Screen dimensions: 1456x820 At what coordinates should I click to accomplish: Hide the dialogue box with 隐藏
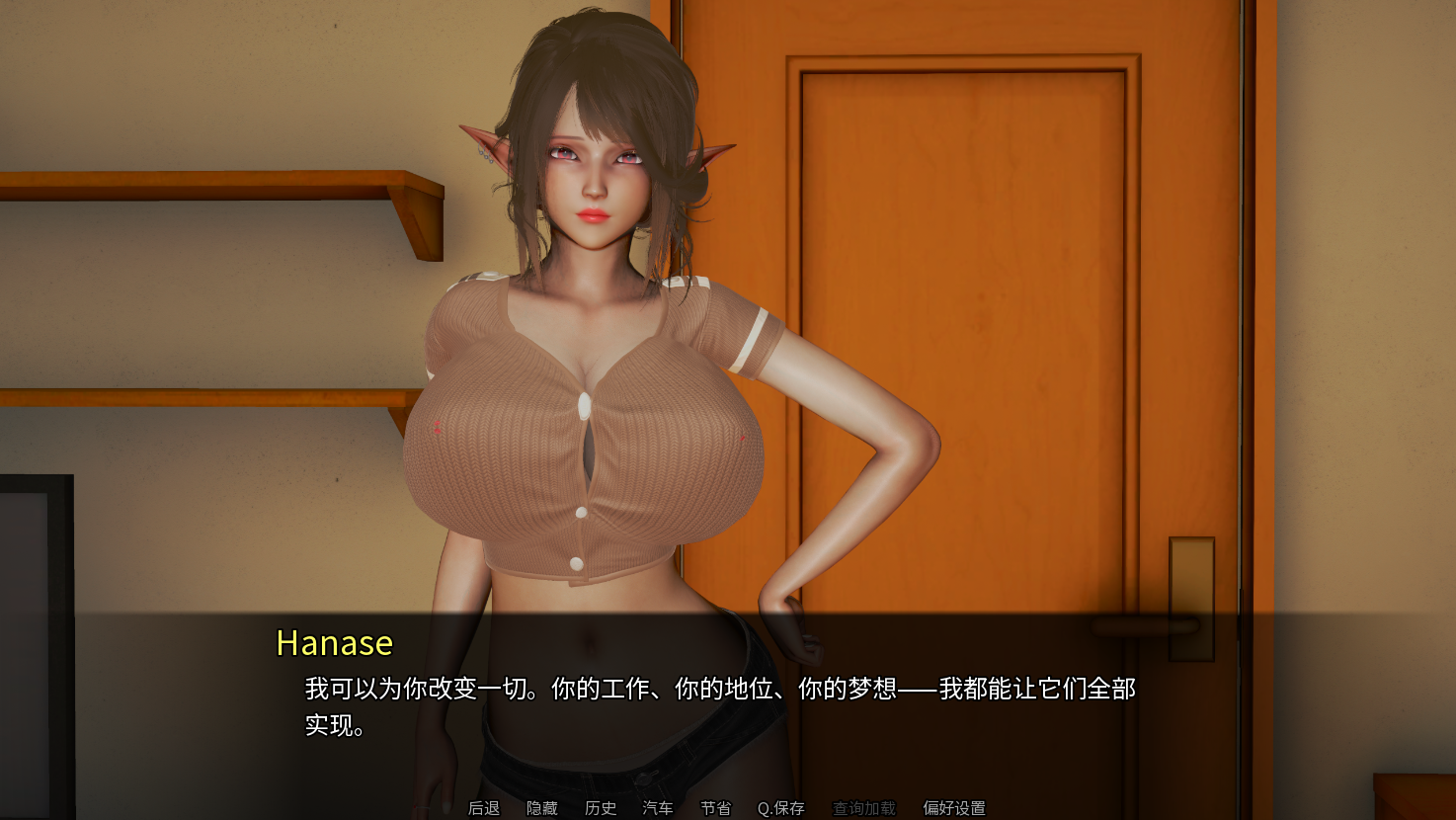point(541,808)
